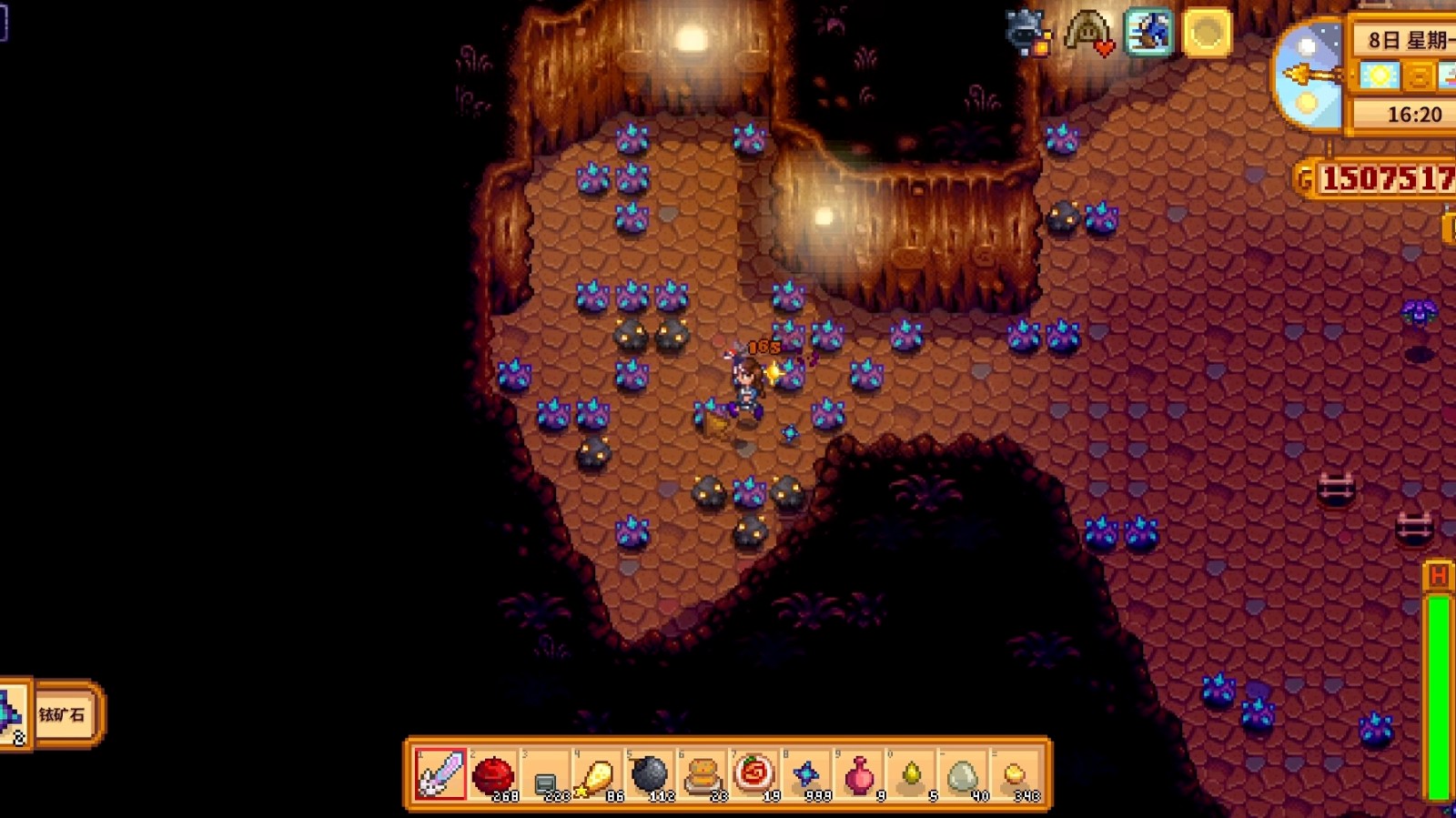Viewport: 1456px width, 818px height.
Task: Inspect the yellow circle buff icon
Action: coord(1208,34)
